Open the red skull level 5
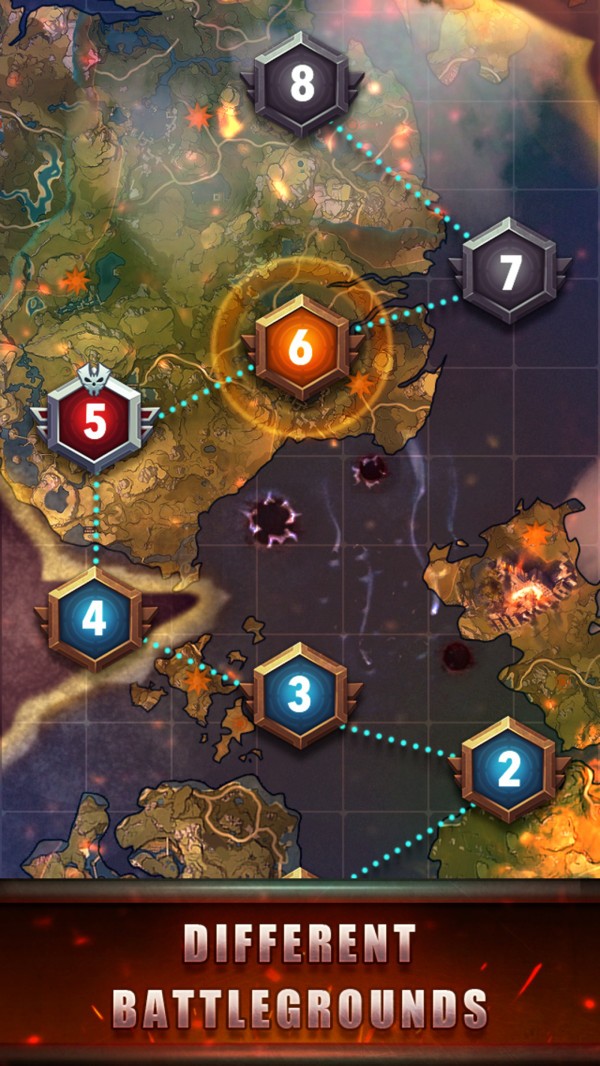This screenshot has height=1066, width=600. (94, 422)
